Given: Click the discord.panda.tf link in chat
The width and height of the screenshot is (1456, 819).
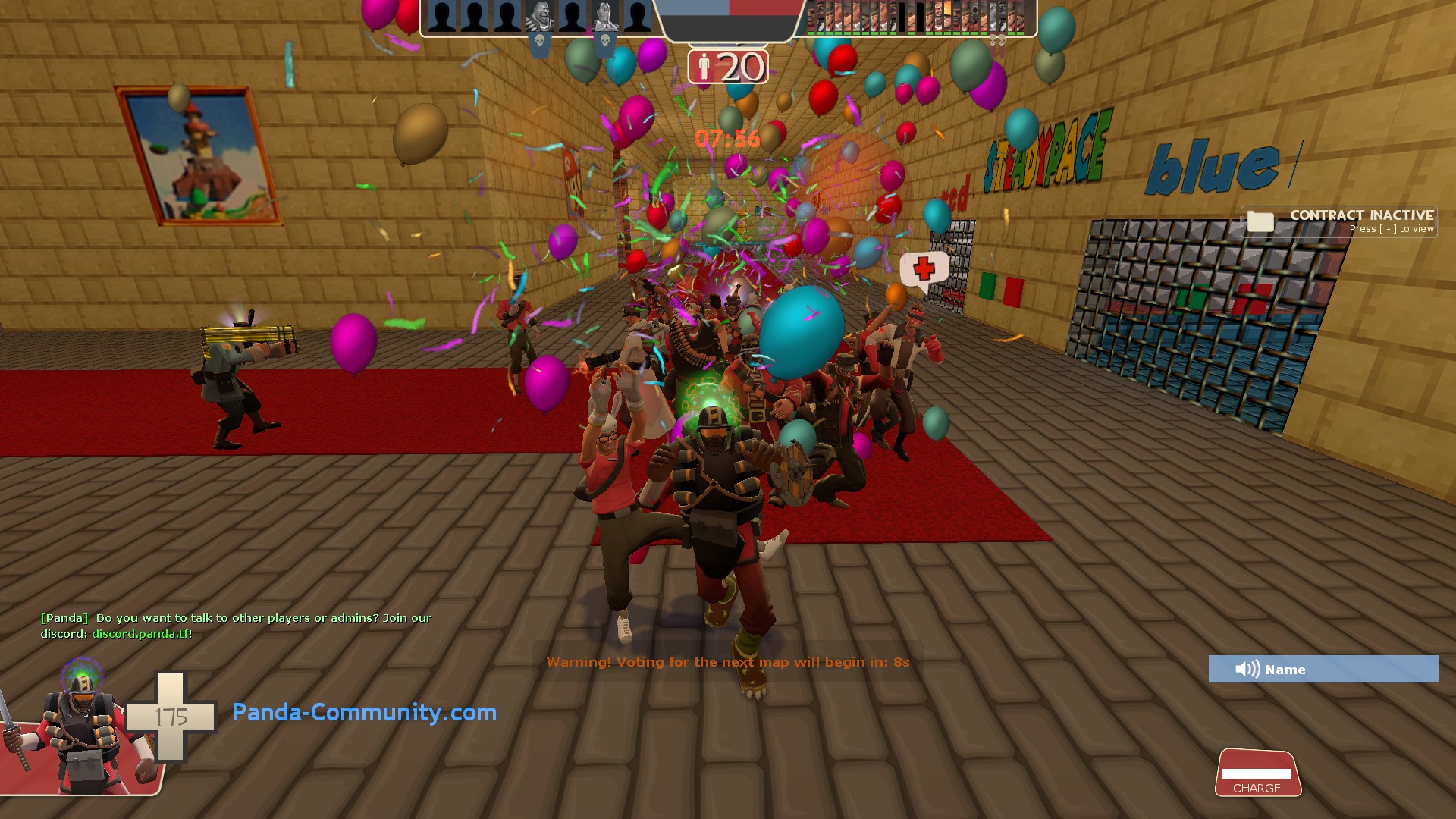Looking at the screenshot, I should (x=141, y=634).
